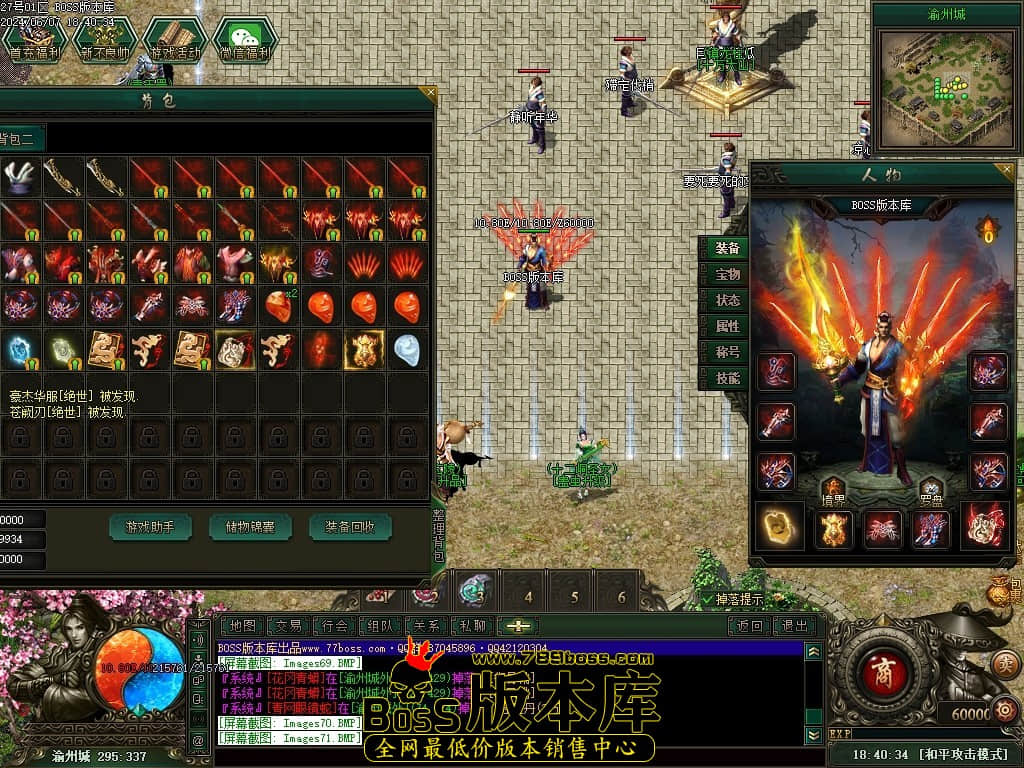Toggle the 掉落提示 drop notice checkbox

tap(708, 600)
